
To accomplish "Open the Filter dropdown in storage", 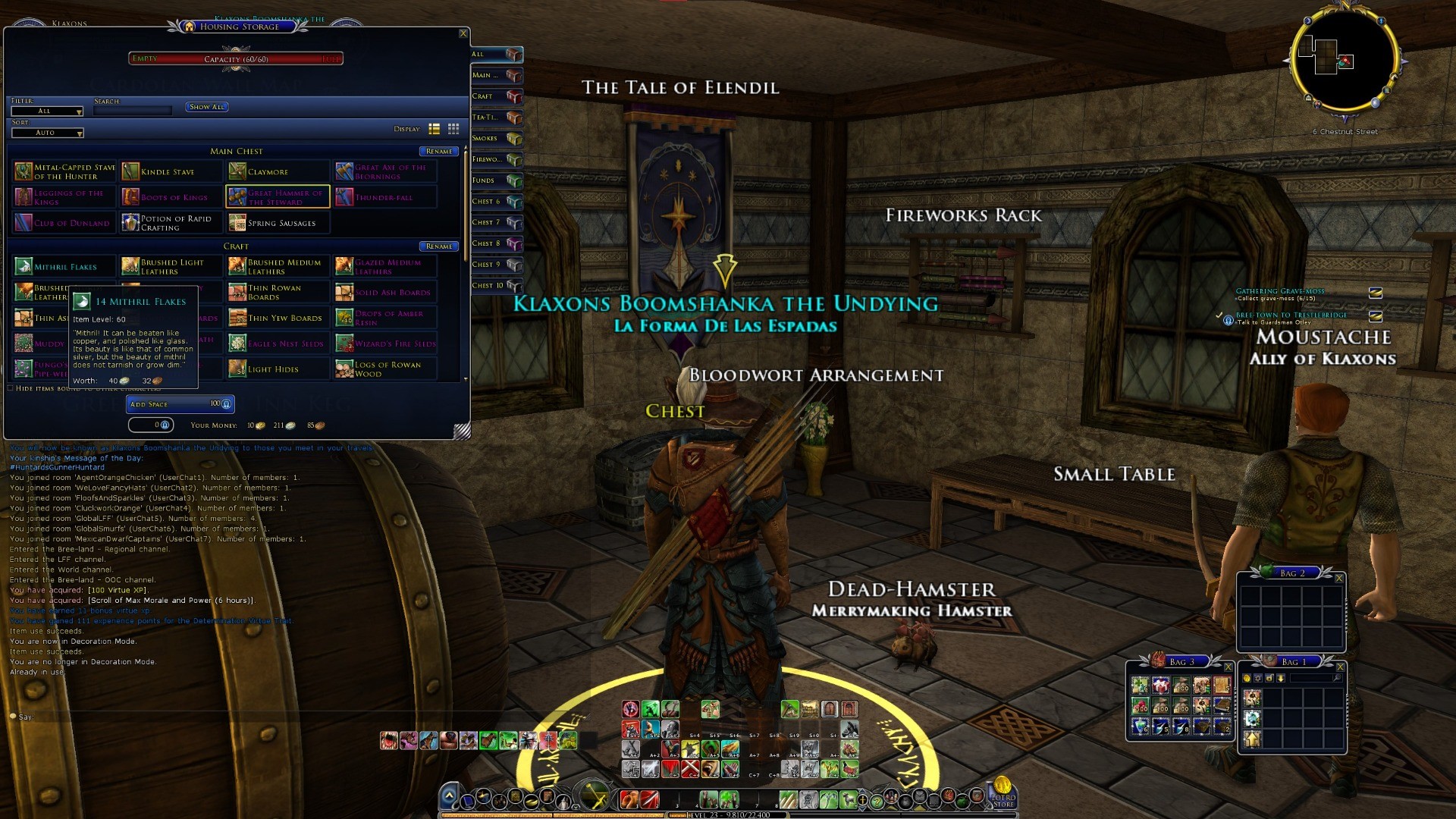I will [47, 111].
